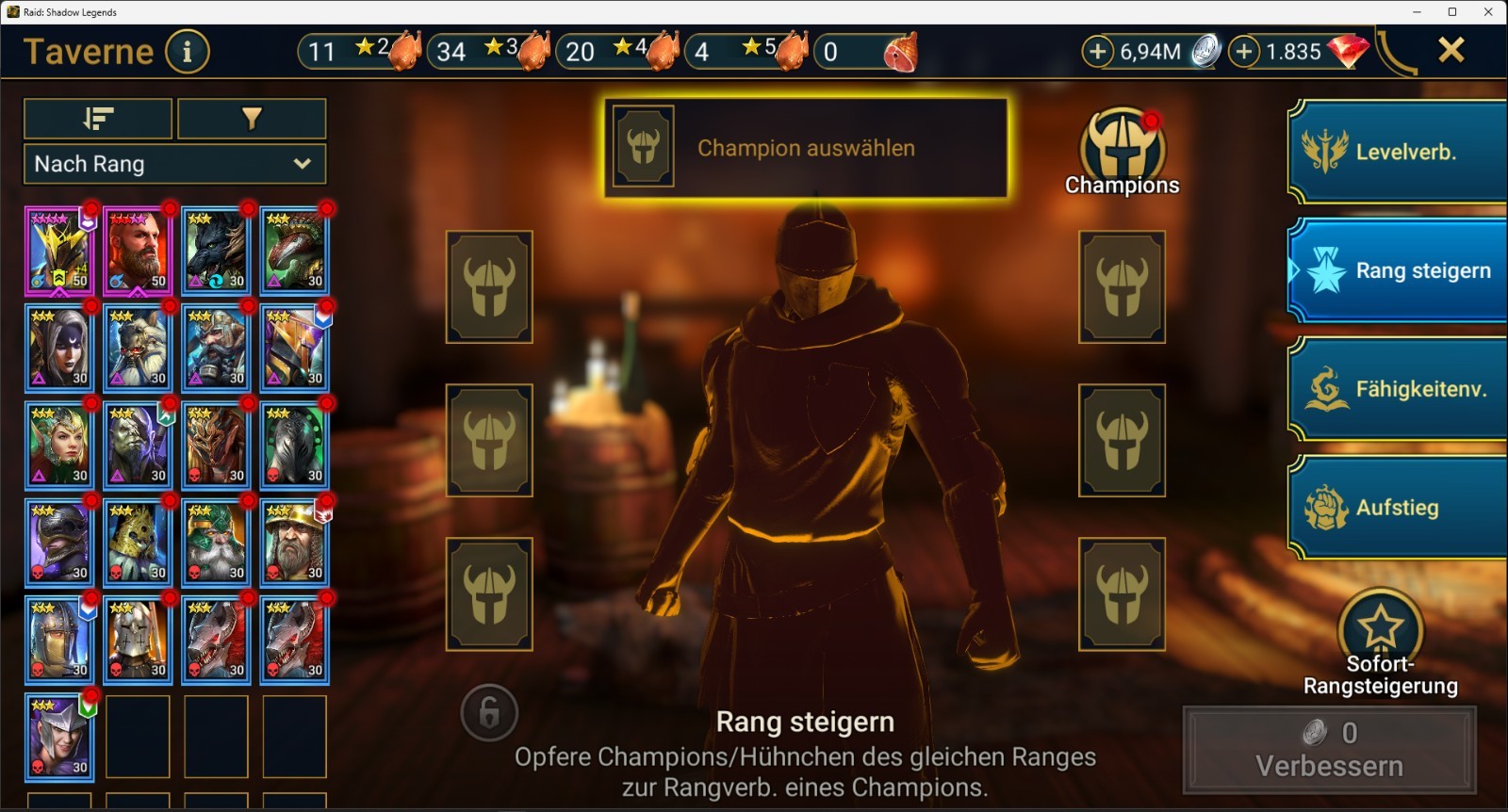1508x812 pixels.
Task: Add silver using the plus button
Action: pos(1097,52)
